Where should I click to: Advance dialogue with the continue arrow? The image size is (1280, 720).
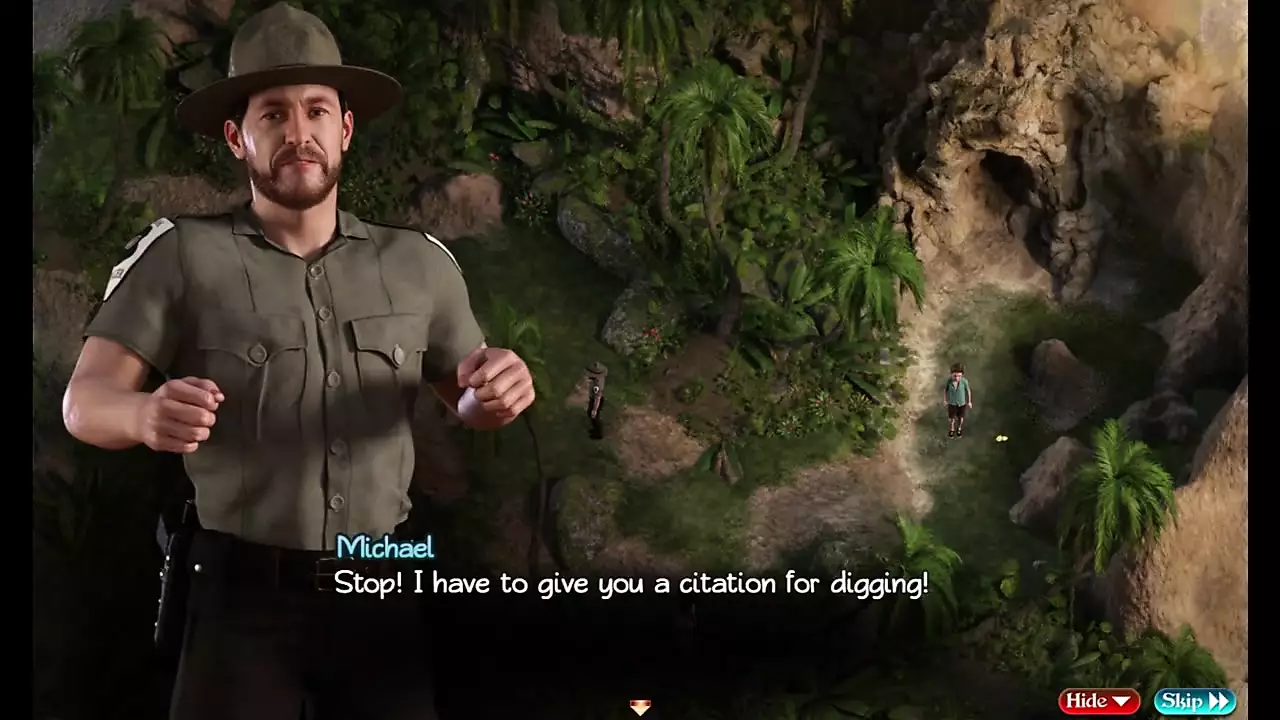coord(640,707)
